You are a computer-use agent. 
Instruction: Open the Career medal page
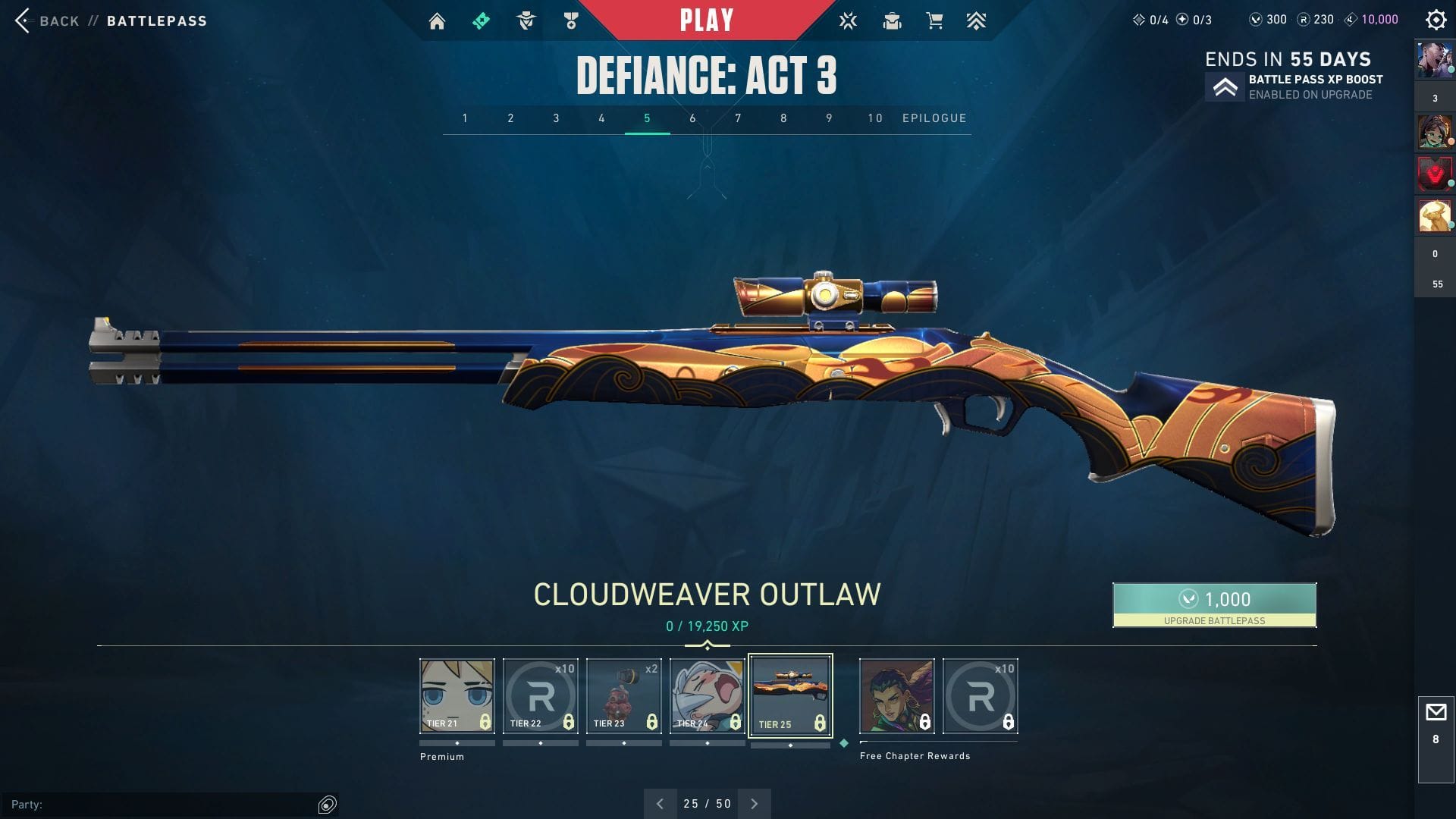(570, 20)
